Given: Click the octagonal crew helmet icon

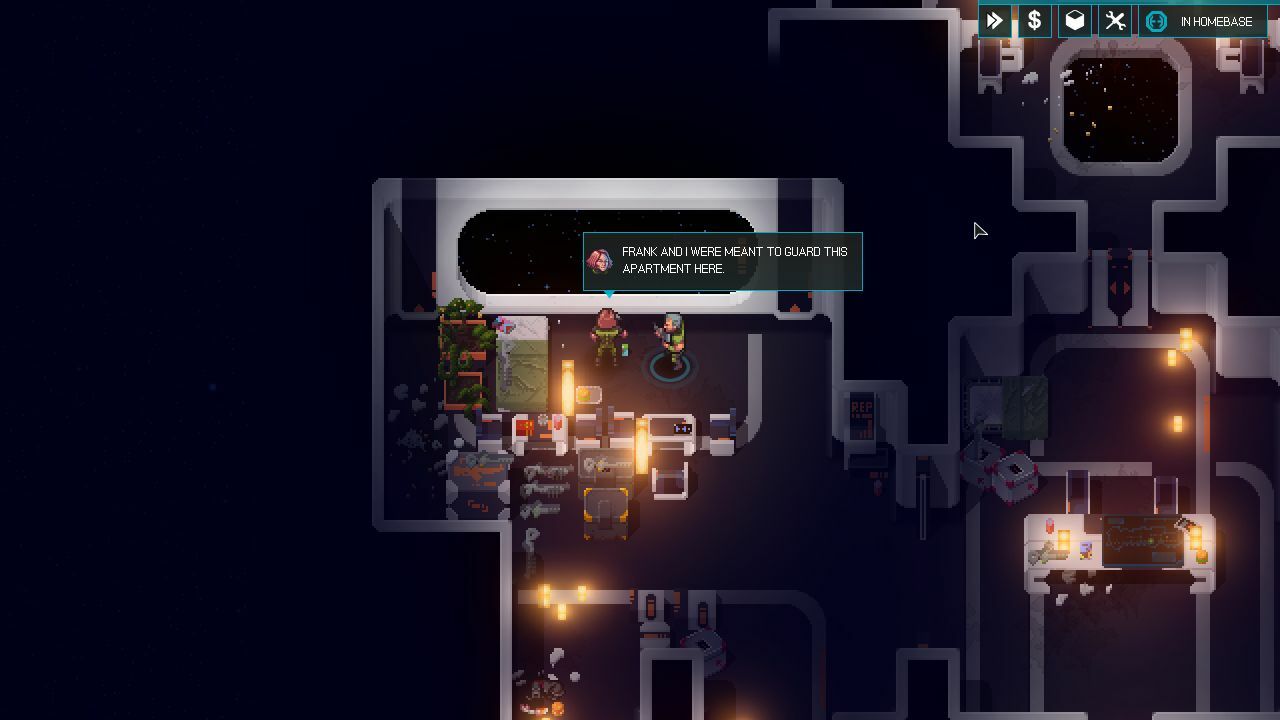Looking at the screenshot, I should pyautogui.click(x=1156, y=20).
